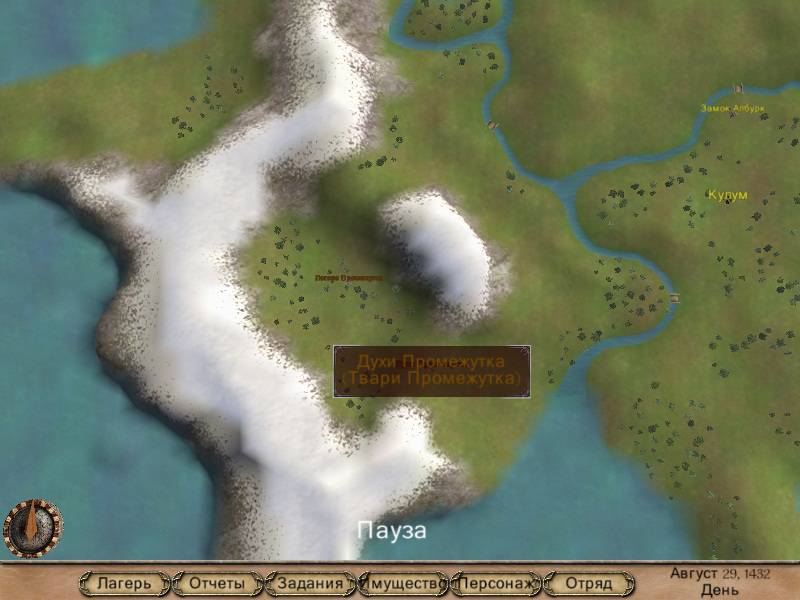Show the Отчеты reports screen

pos(217,583)
